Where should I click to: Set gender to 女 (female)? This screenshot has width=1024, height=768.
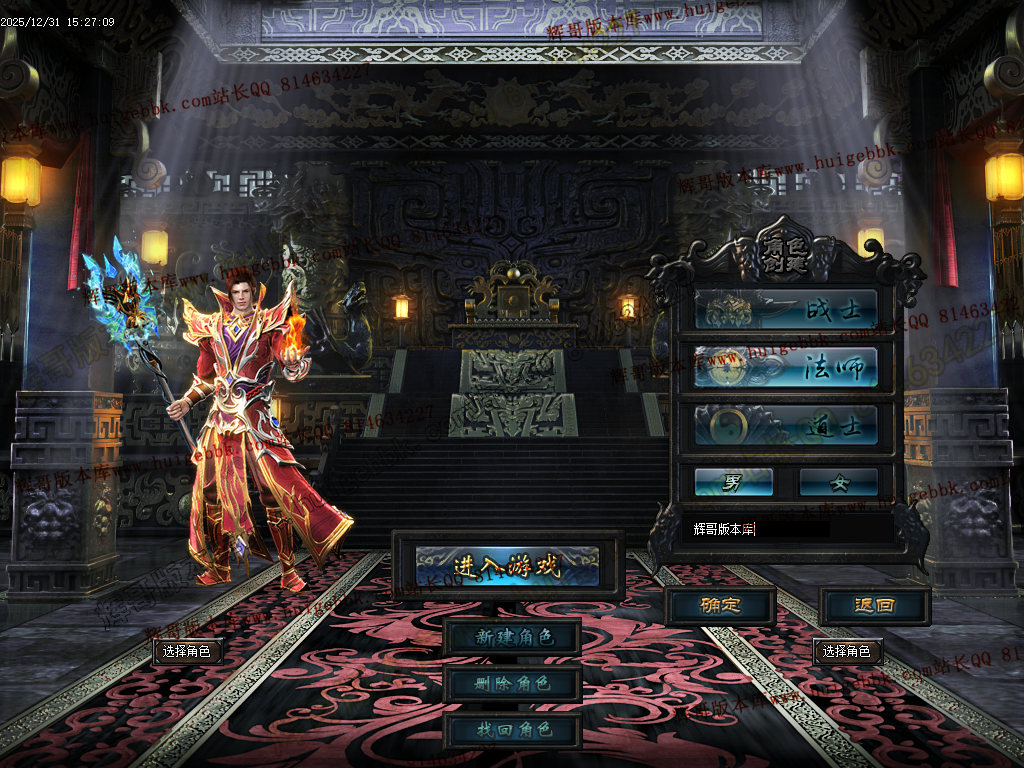838,482
